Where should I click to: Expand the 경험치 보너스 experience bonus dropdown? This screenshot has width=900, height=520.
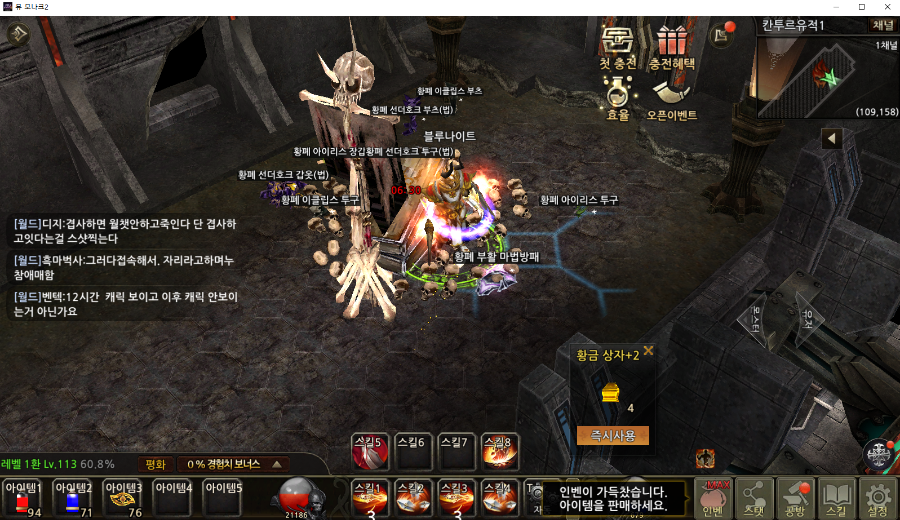[x=274, y=464]
